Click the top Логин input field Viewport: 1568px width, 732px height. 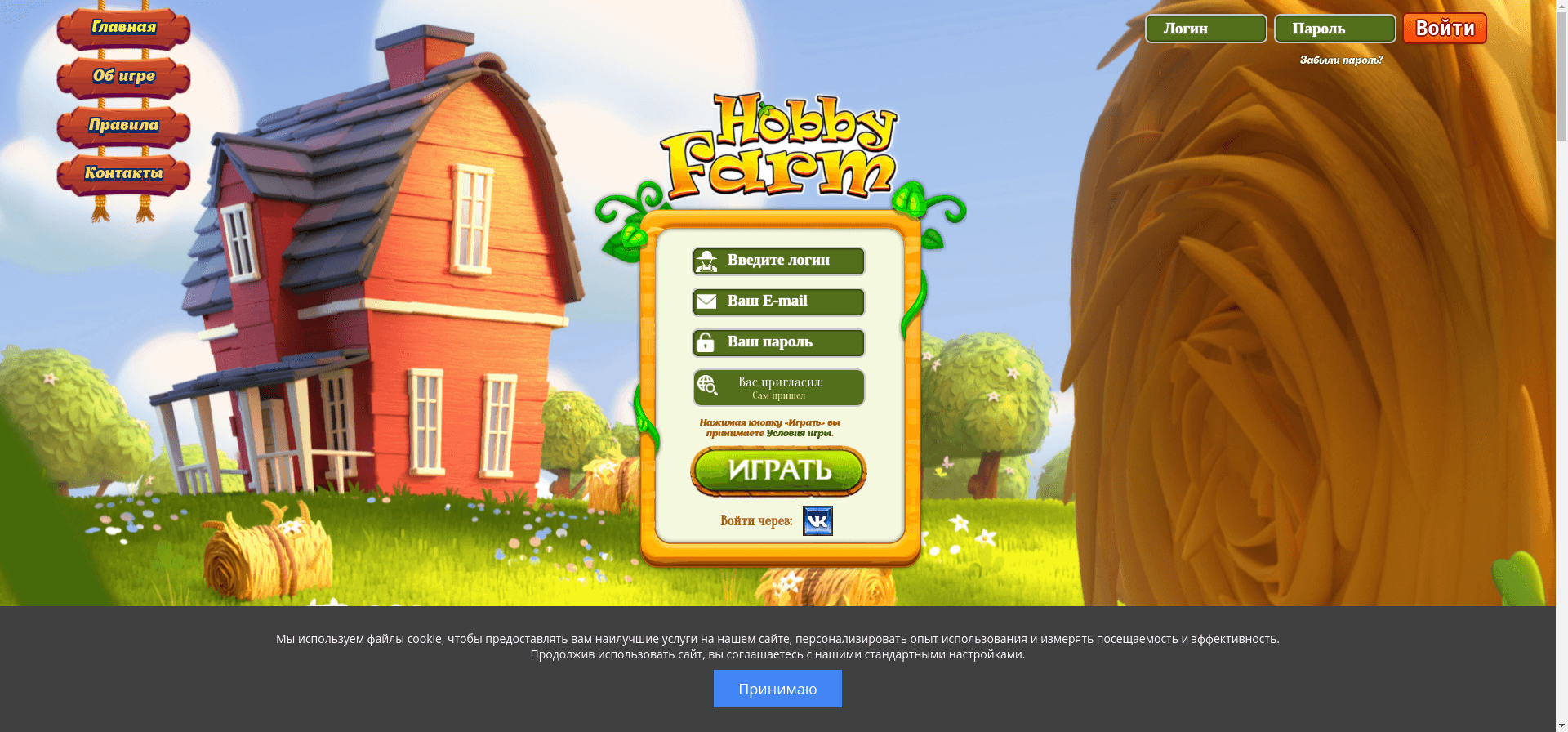1205,29
